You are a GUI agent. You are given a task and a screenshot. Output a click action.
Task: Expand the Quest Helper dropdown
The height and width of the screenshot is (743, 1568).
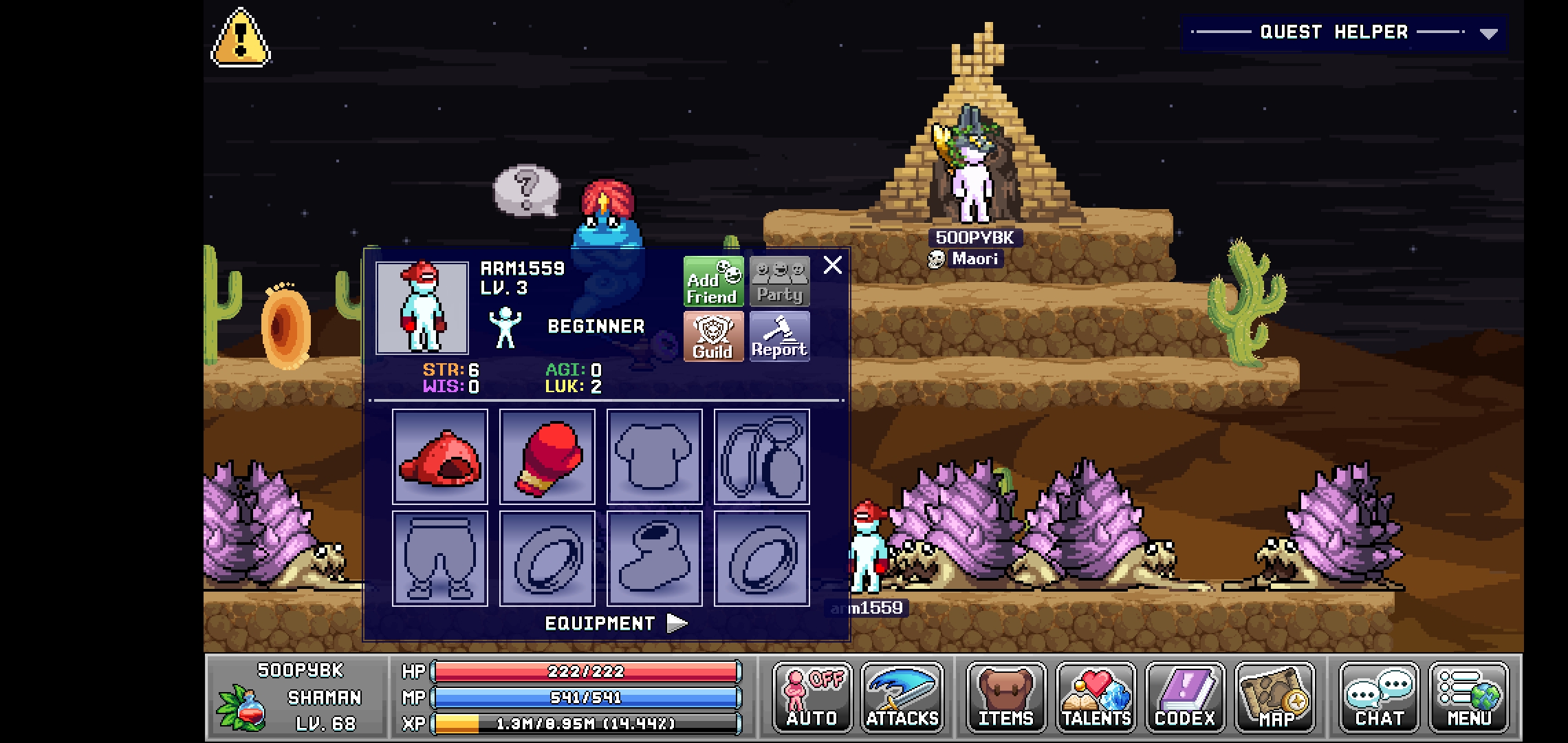click(x=1488, y=33)
